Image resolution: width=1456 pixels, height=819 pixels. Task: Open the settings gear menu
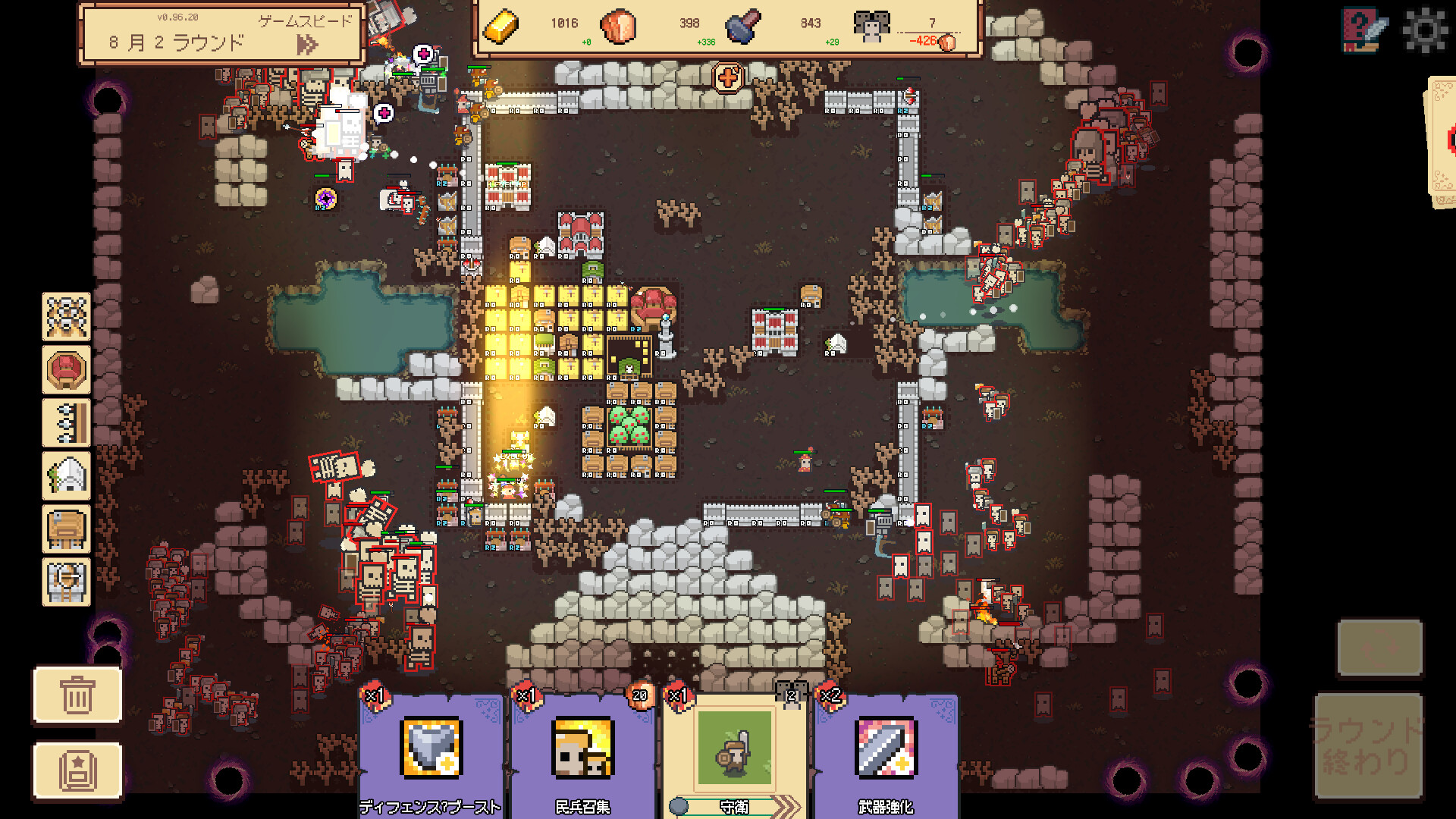[x=1424, y=30]
